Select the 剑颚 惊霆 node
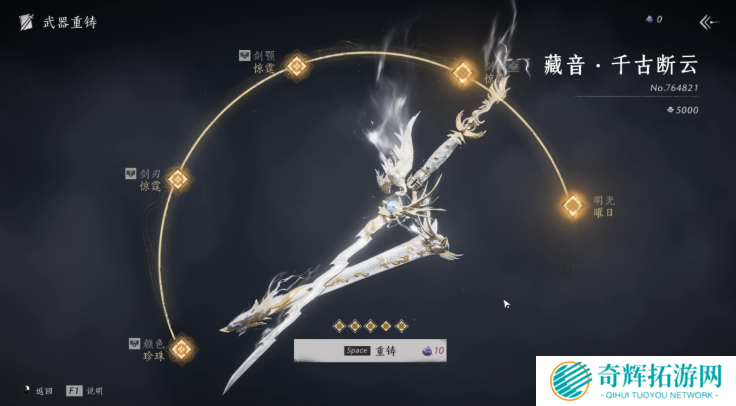This screenshot has height=406, width=736. 296,67
